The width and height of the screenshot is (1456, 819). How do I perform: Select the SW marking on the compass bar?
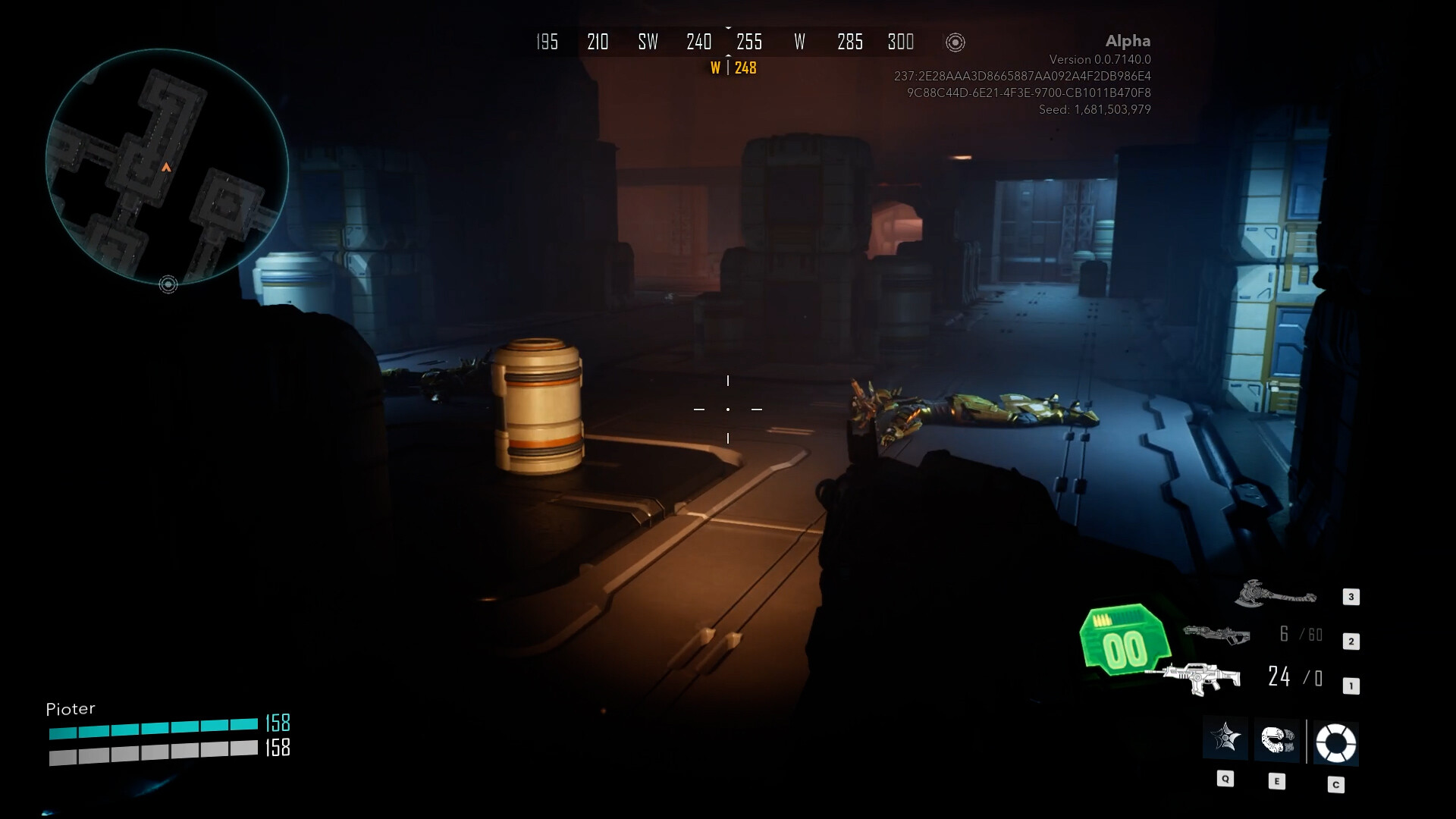pos(648,42)
